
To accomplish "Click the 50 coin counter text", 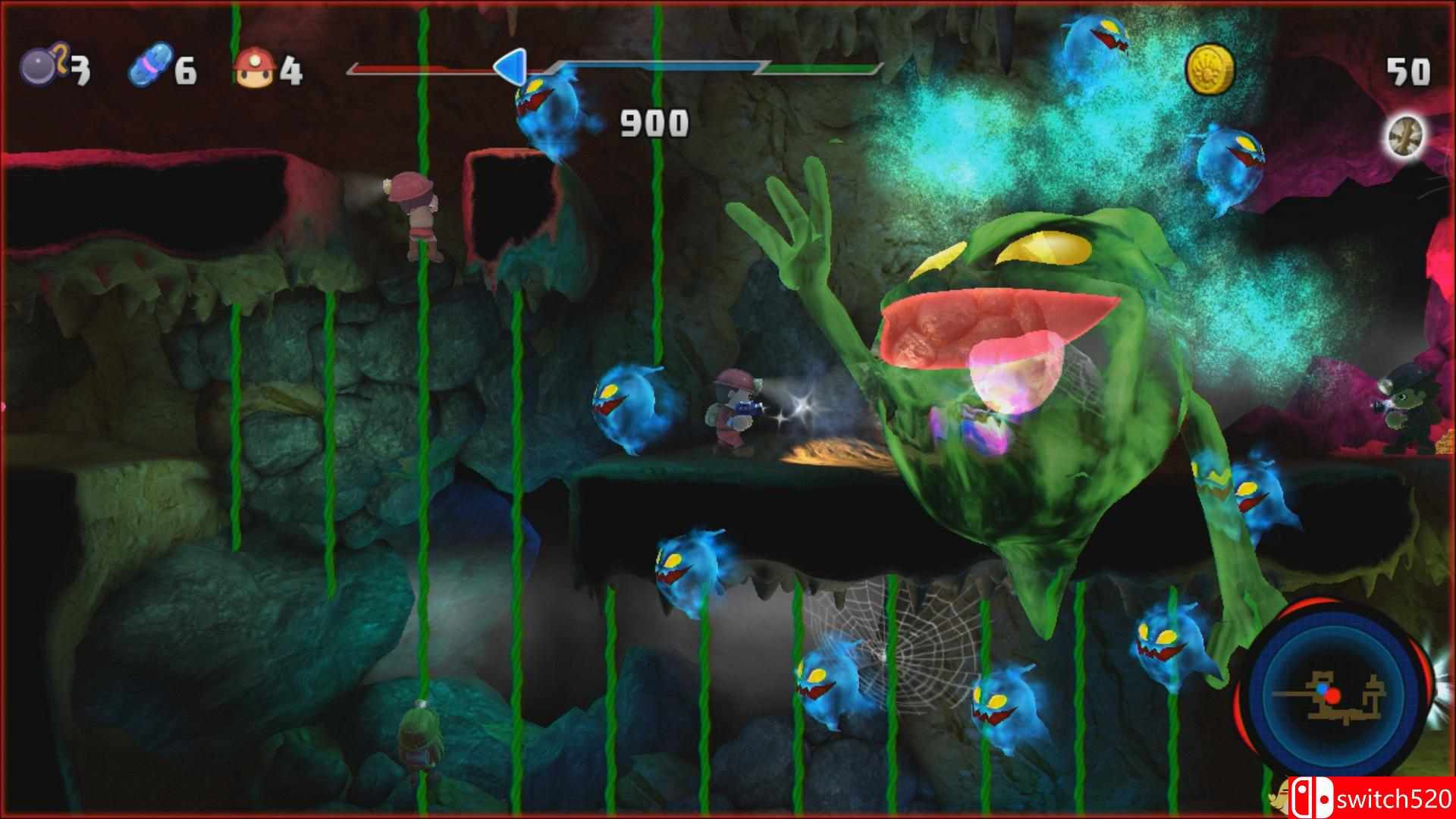I will point(1409,72).
